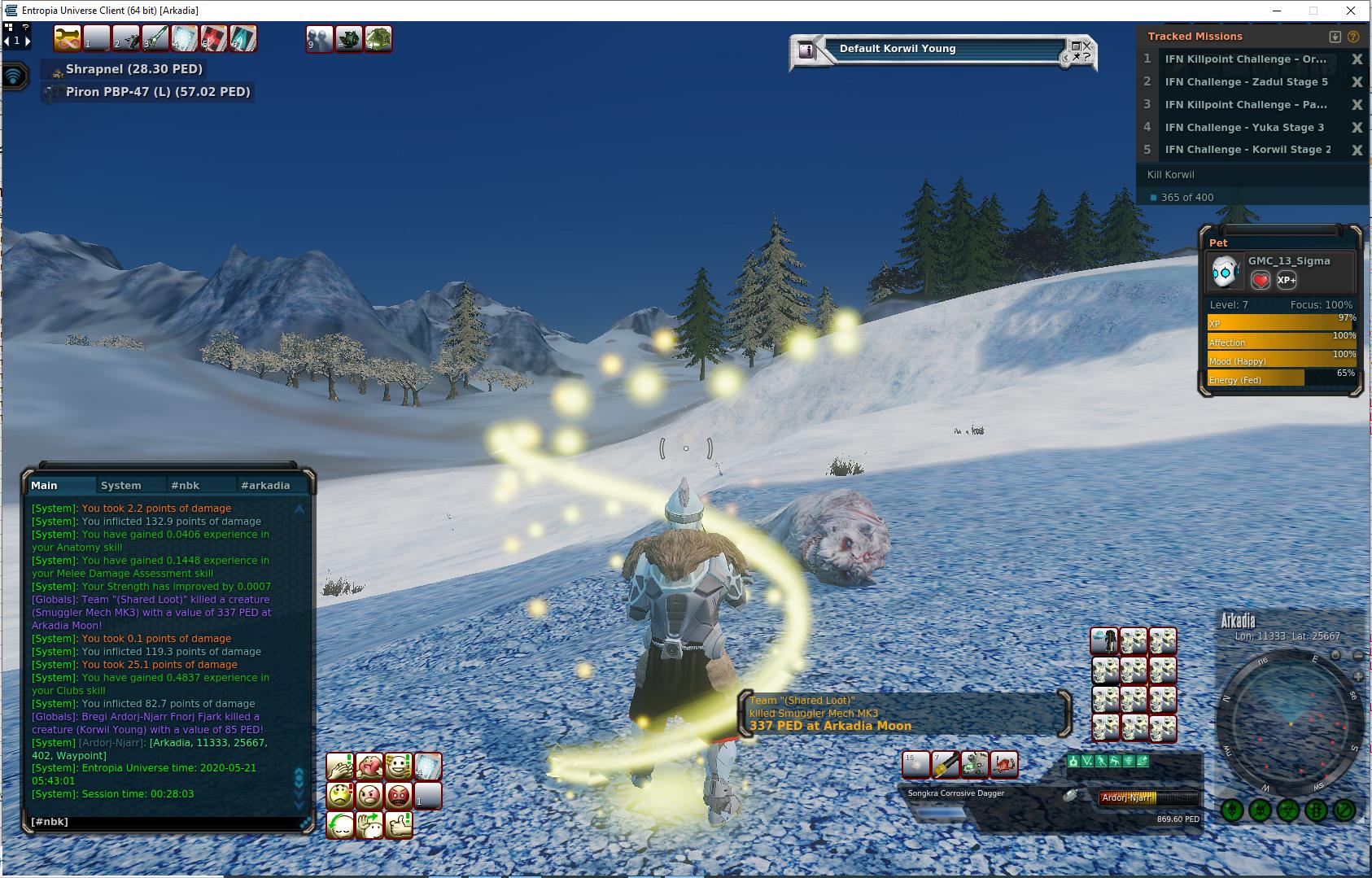Screen dimensions: 1372x878
Task: Perform the clapping hands emote
Action: [x=340, y=767]
